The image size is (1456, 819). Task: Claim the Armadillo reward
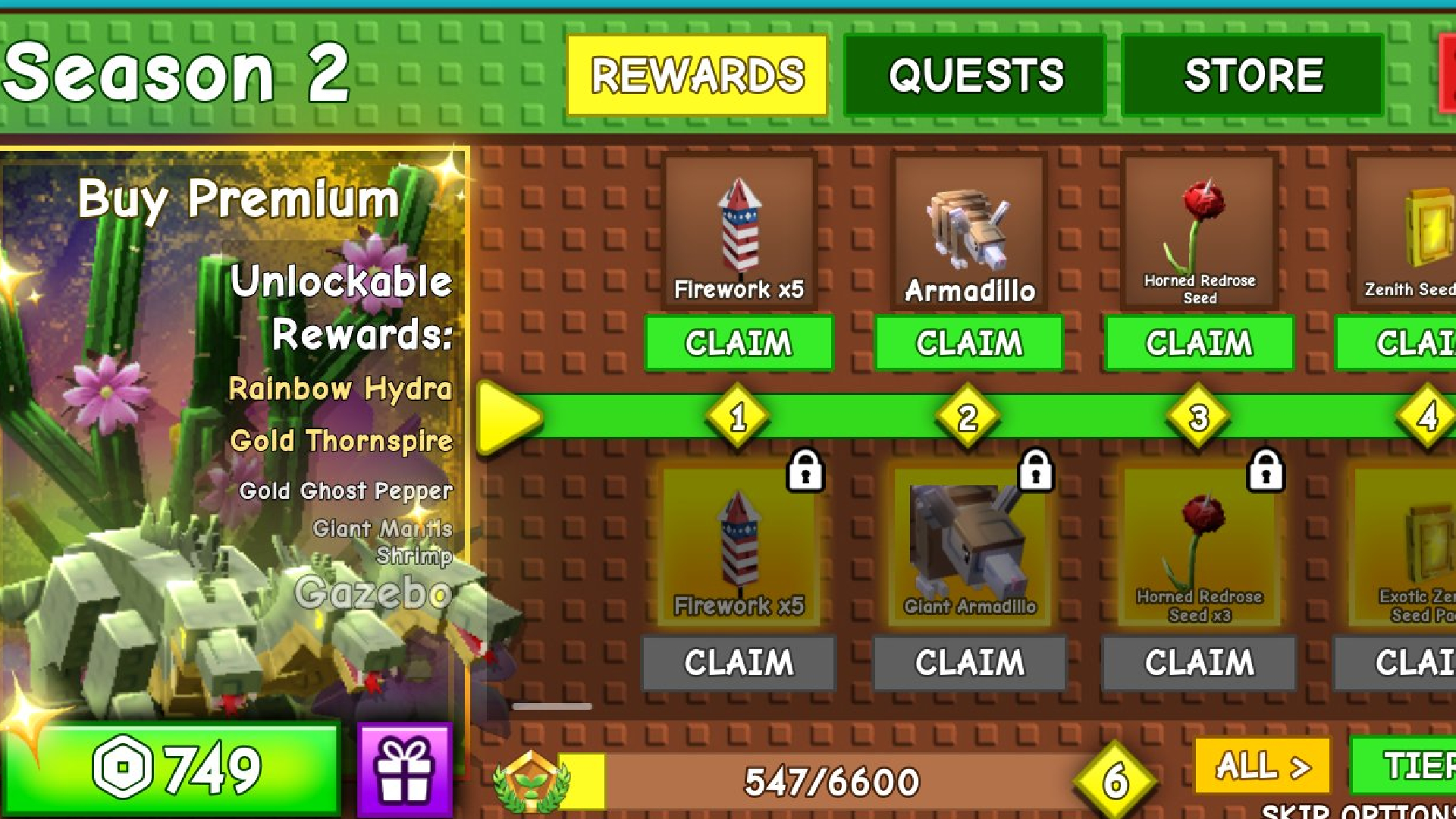pyautogui.click(x=968, y=343)
